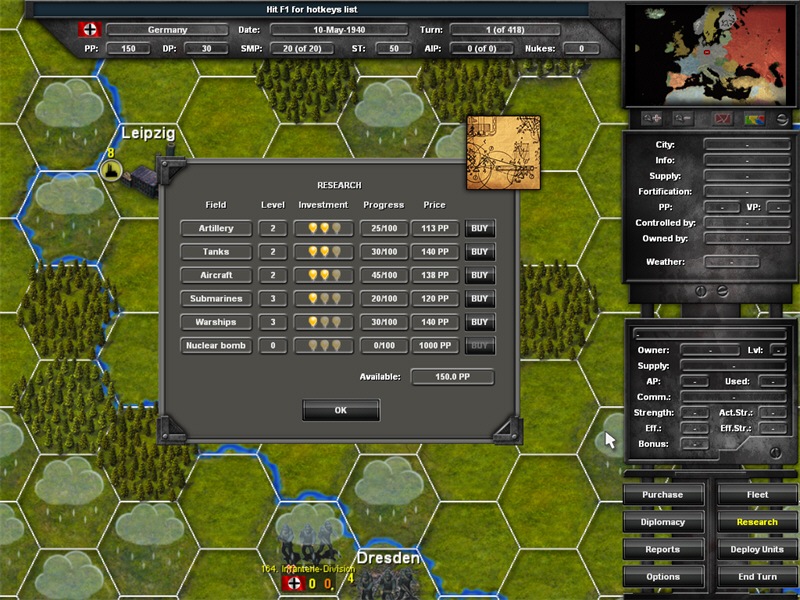Open the Fleet panel
Screen dimensions: 800x600
click(757, 495)
